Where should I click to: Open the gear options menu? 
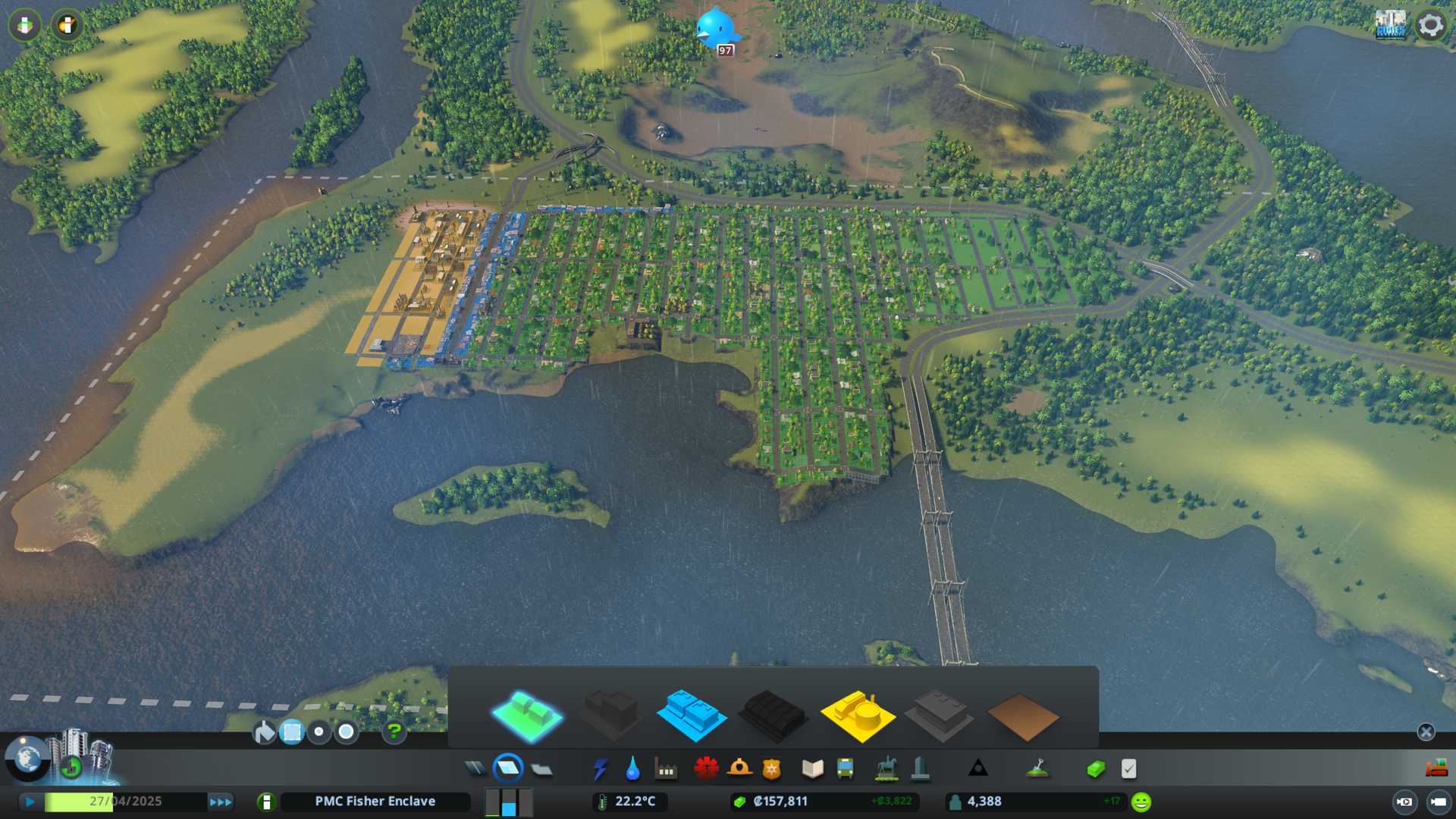[1431, 25]
